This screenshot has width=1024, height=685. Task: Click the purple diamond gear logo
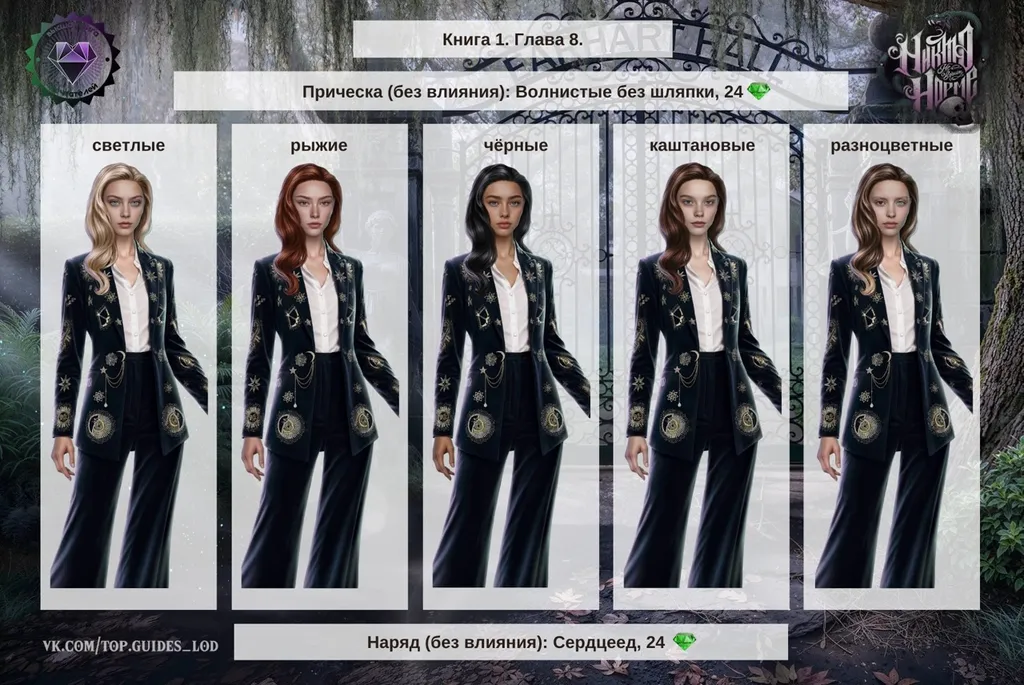pyautogui.click(x=69, y=57)
